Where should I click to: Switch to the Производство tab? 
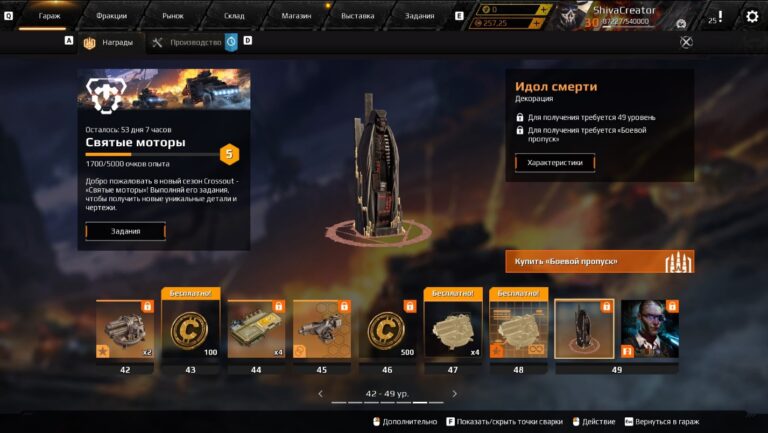[x=188, y=42]
